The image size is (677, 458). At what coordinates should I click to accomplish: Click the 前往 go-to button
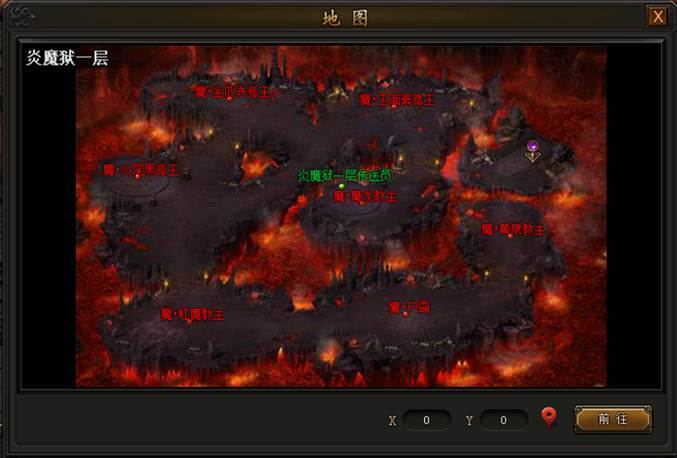(612, 419)
